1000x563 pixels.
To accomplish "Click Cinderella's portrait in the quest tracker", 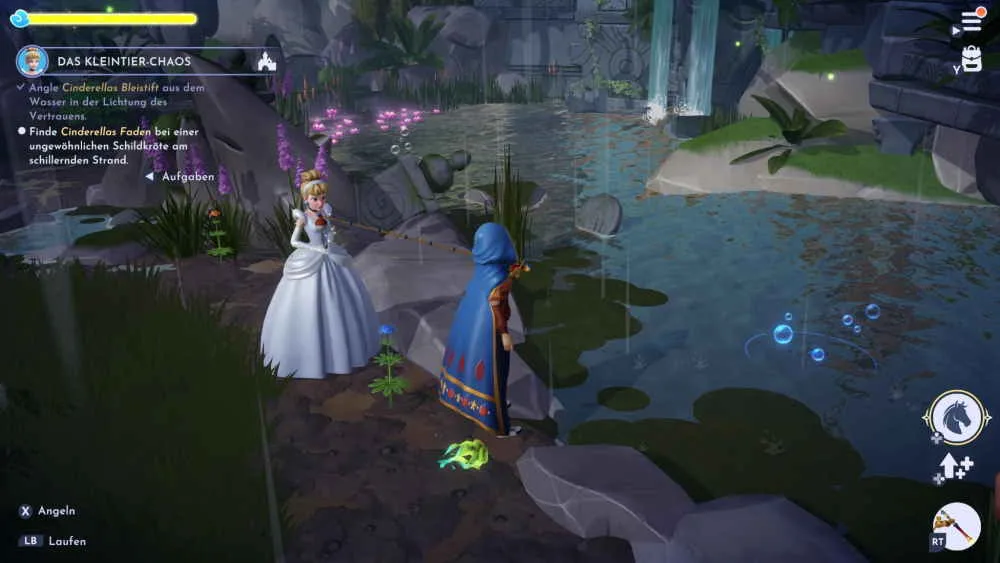I will click(x=33, y=61).
